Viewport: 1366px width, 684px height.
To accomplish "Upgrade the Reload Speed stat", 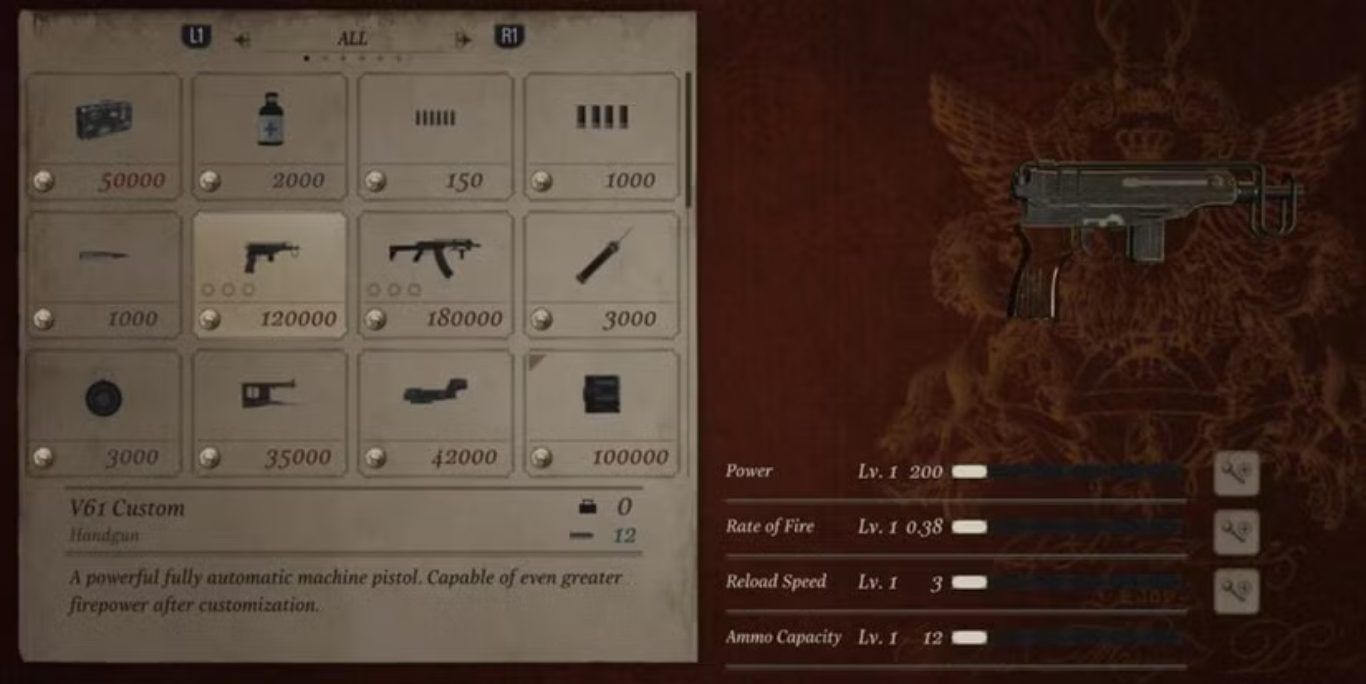I will (x=1236, y=591).
